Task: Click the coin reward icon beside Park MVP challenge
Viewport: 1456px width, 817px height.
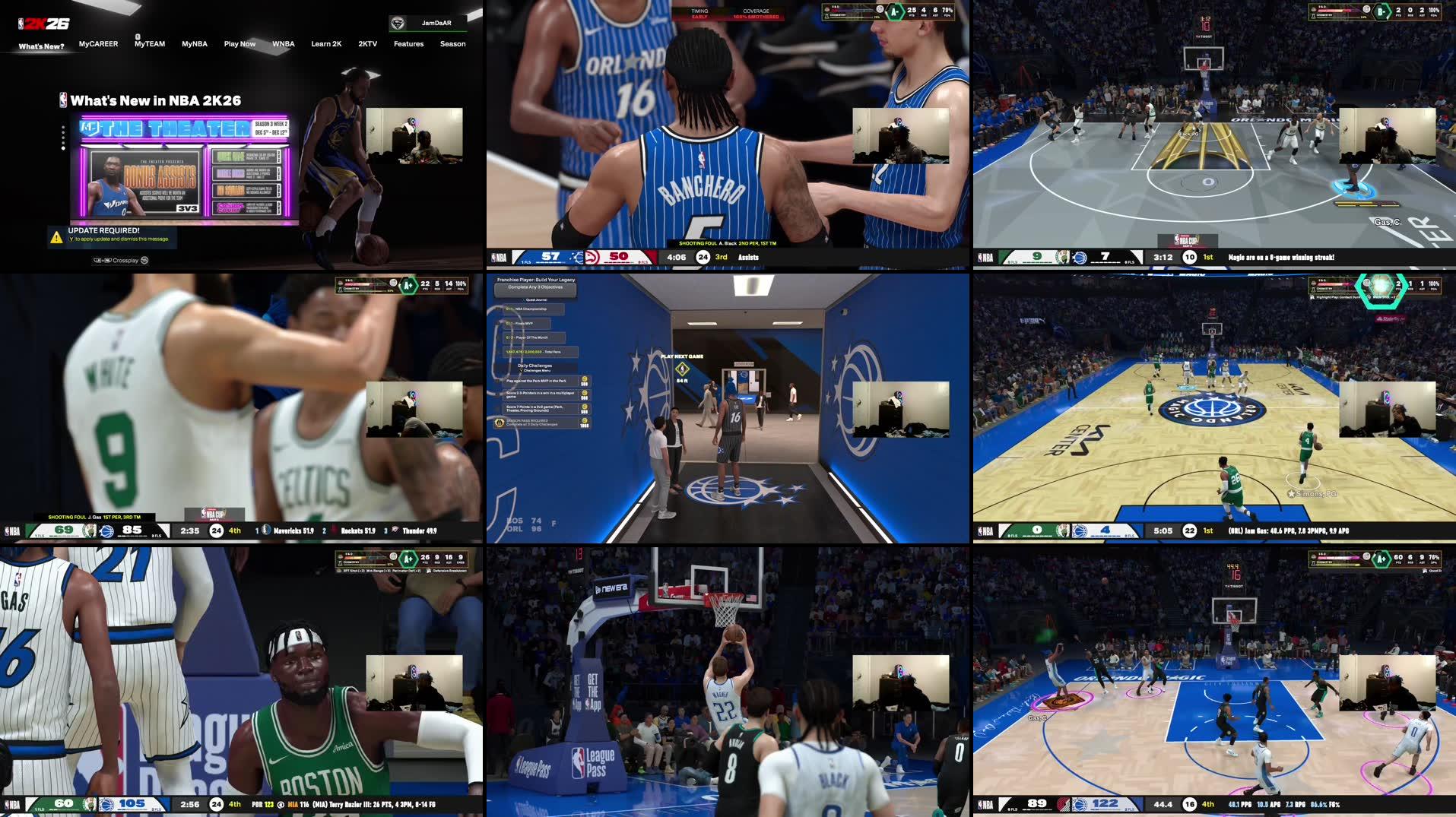Action: tap(585, 379)
